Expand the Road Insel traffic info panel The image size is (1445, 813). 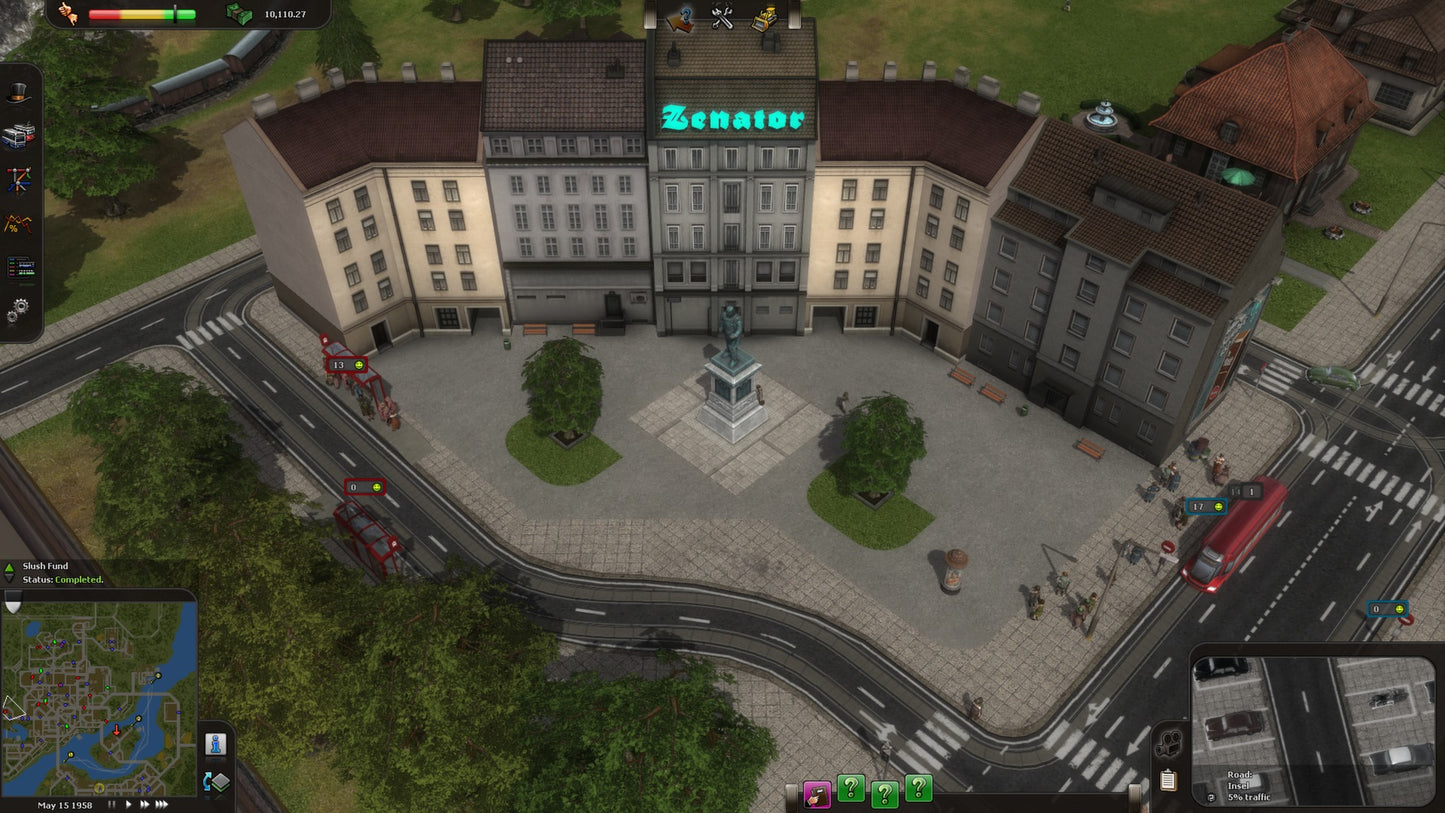[x=1210, y=799]
